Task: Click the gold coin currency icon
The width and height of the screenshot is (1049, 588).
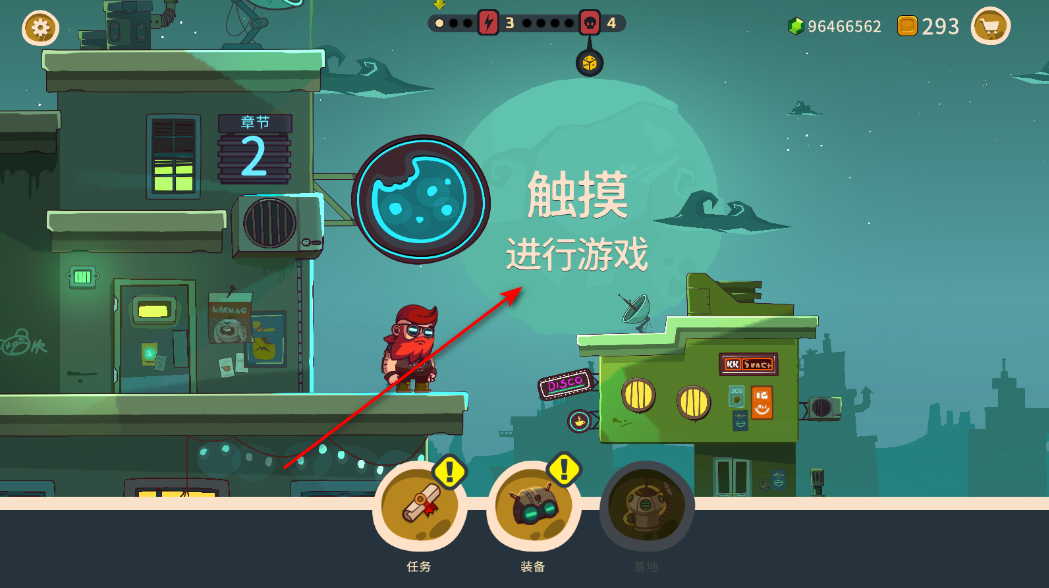Action: 907,26
